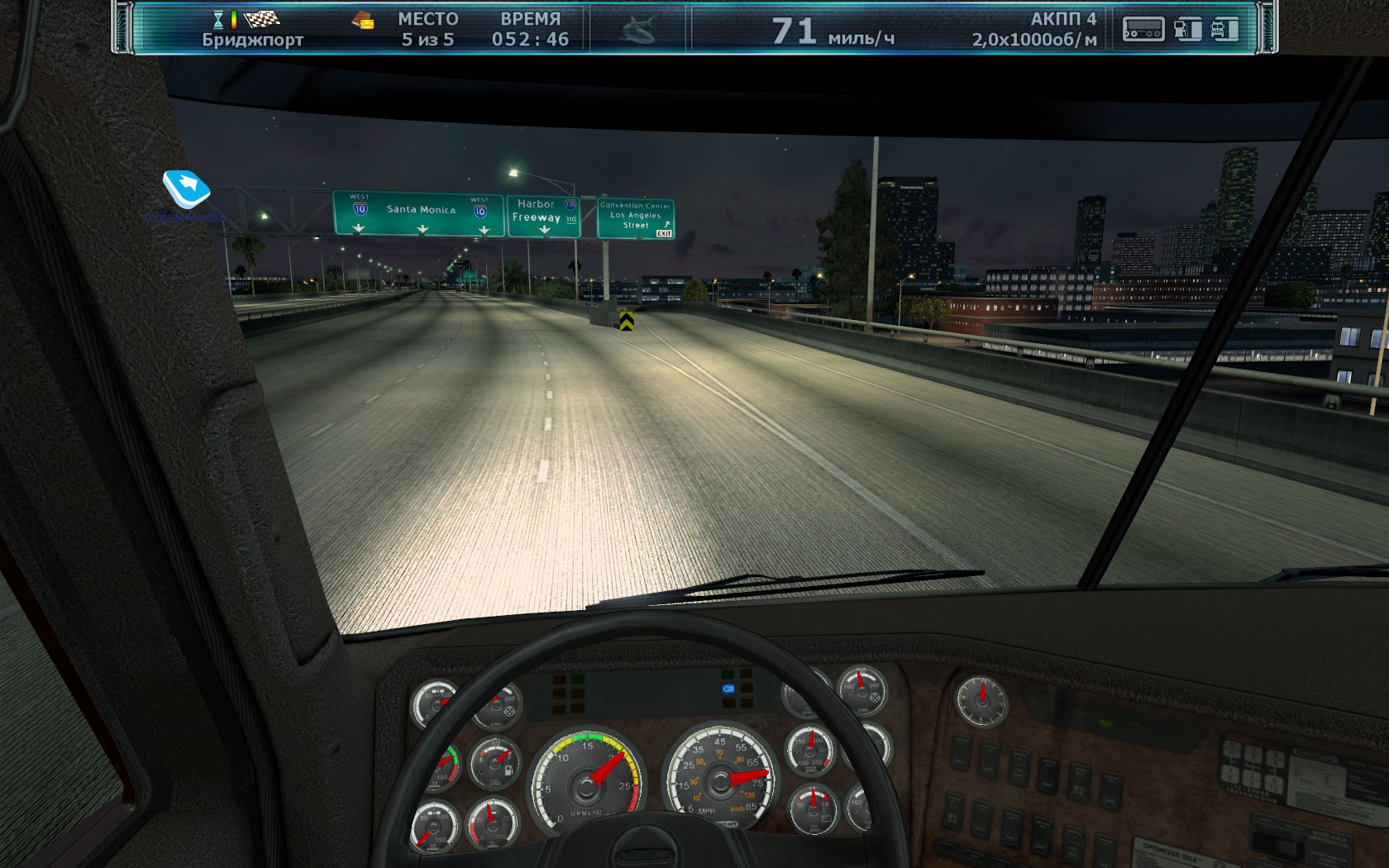Open the radio panel icon
The height and width of the screenshot is (868, 1389).
coord(1143,30)
